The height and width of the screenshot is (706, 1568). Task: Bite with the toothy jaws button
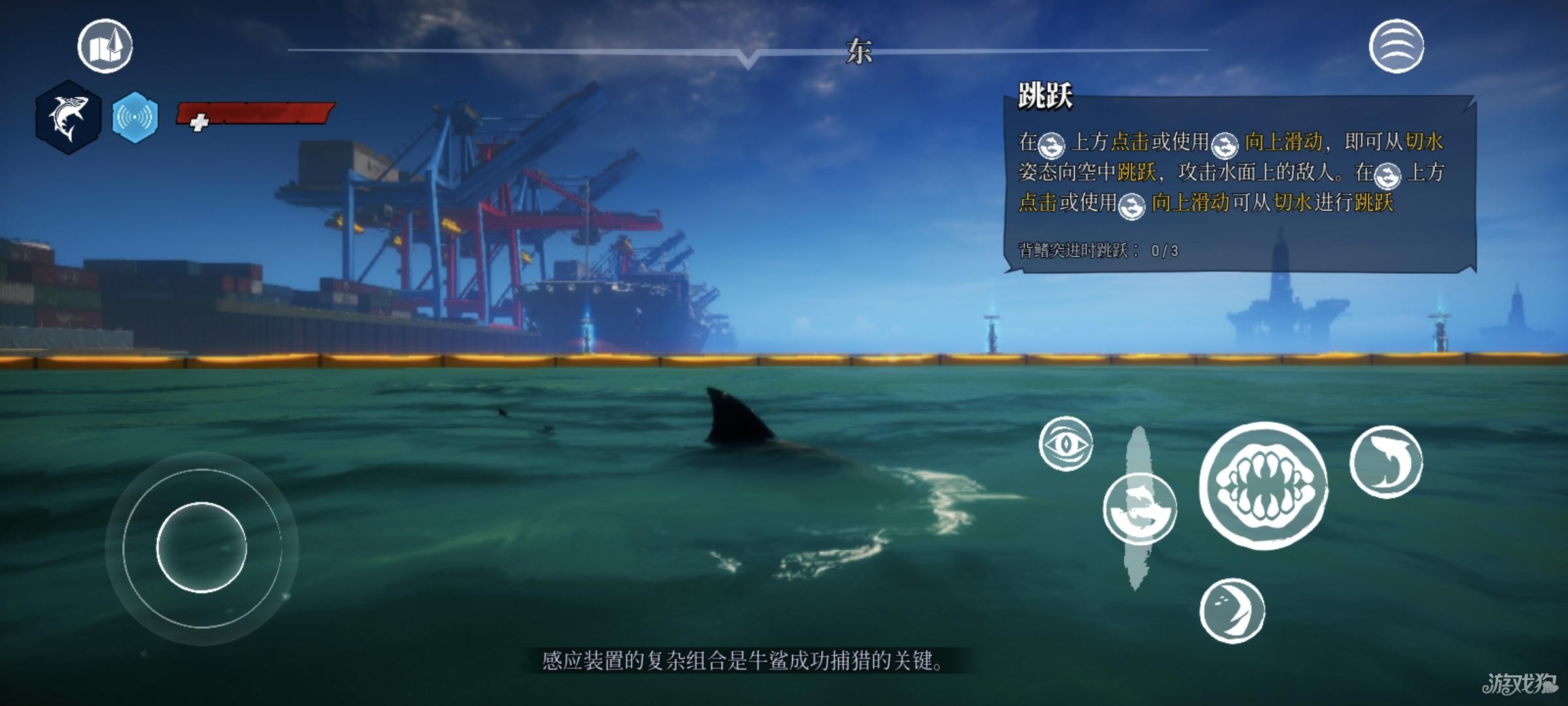coord(1264,486)
